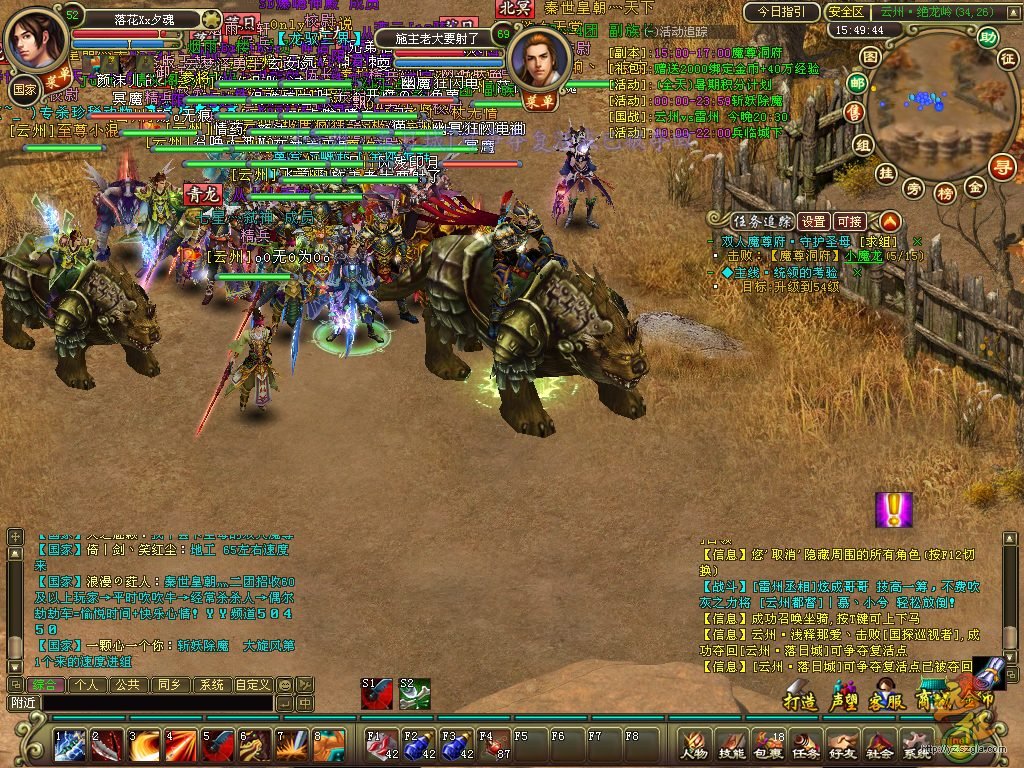Open the 今日指引 daily guide button

781,12
